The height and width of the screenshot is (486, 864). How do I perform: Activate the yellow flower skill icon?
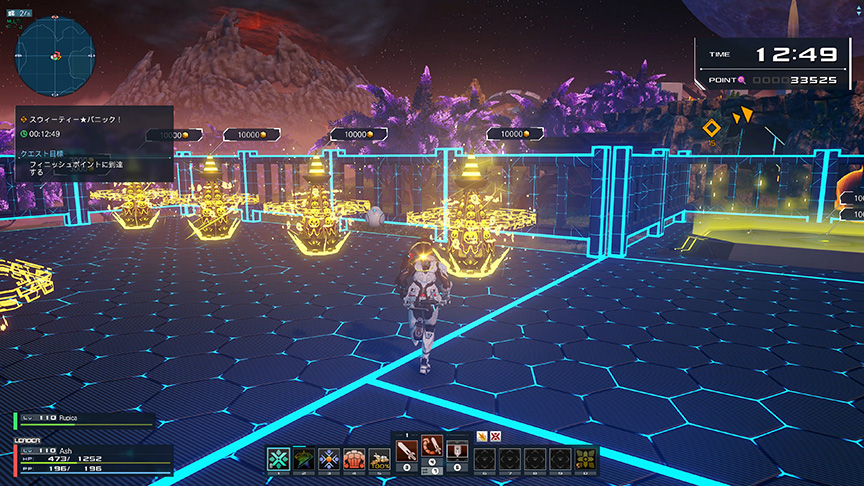(x=585, y=458)
